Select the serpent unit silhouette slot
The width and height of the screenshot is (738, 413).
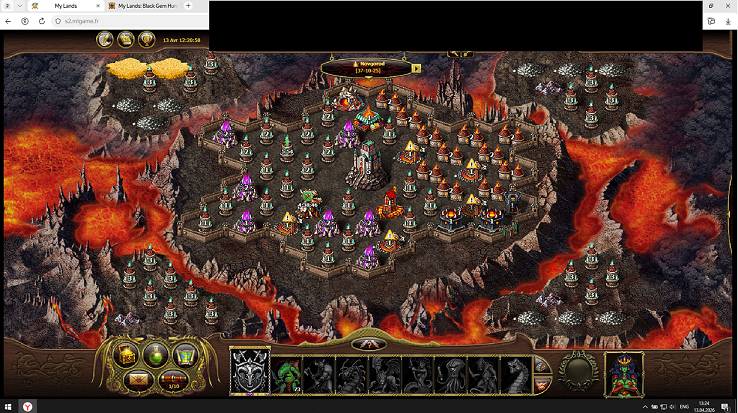(x=516, y=375)
